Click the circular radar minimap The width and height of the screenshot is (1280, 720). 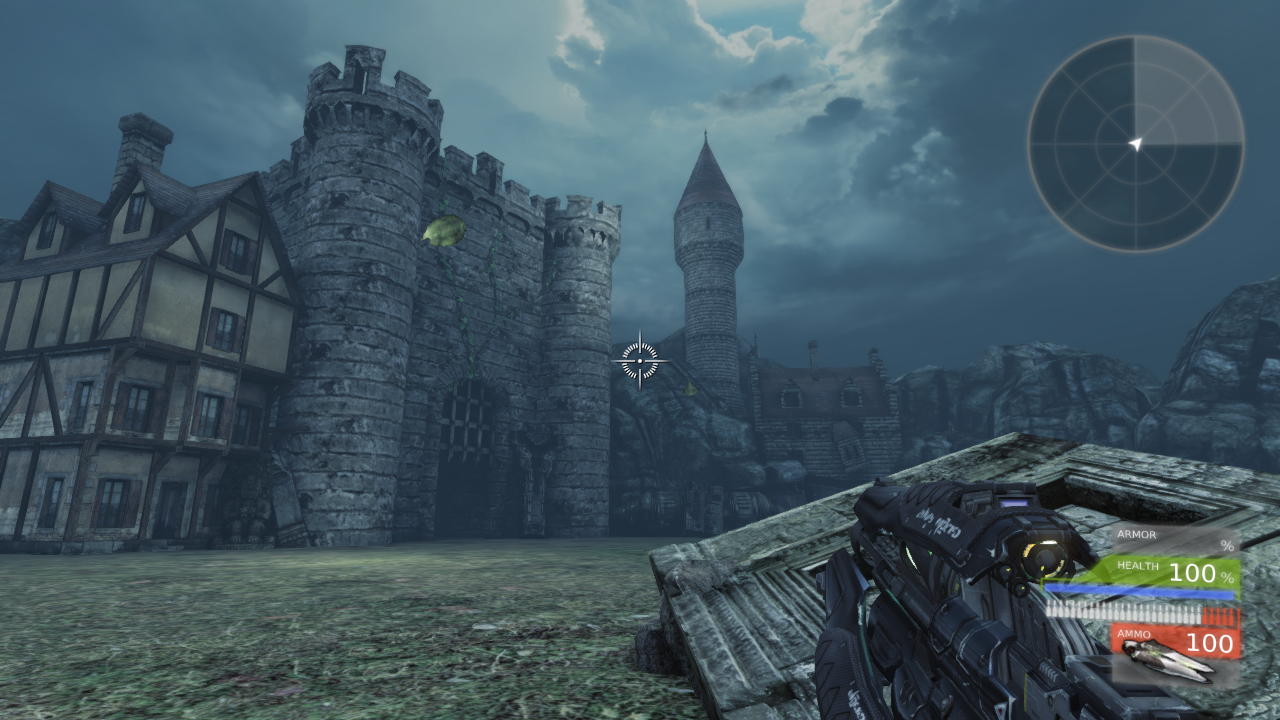pos(1135,143)
